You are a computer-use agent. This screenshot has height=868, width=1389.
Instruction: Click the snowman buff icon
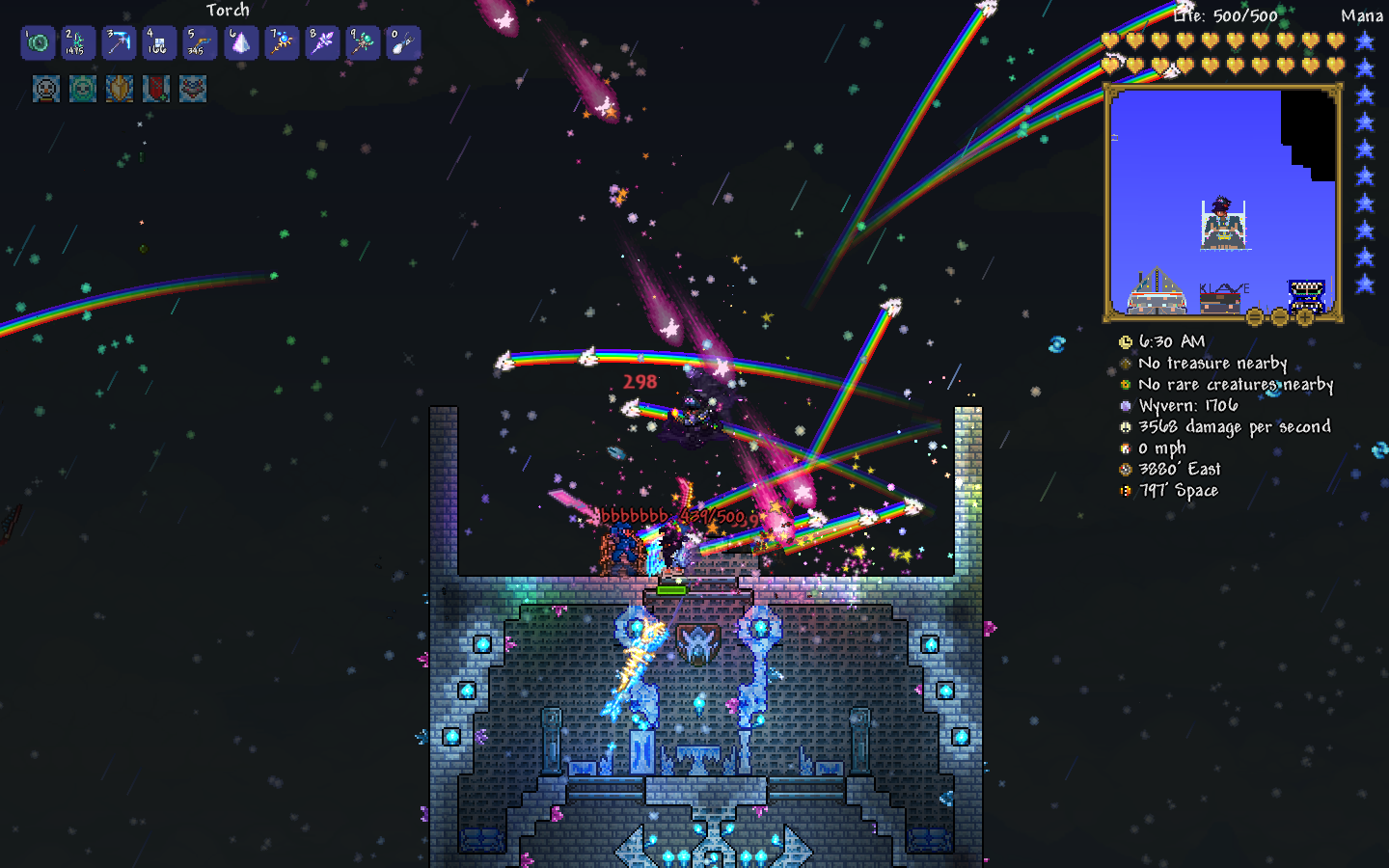pyautogui.click(x=46, y=89)
